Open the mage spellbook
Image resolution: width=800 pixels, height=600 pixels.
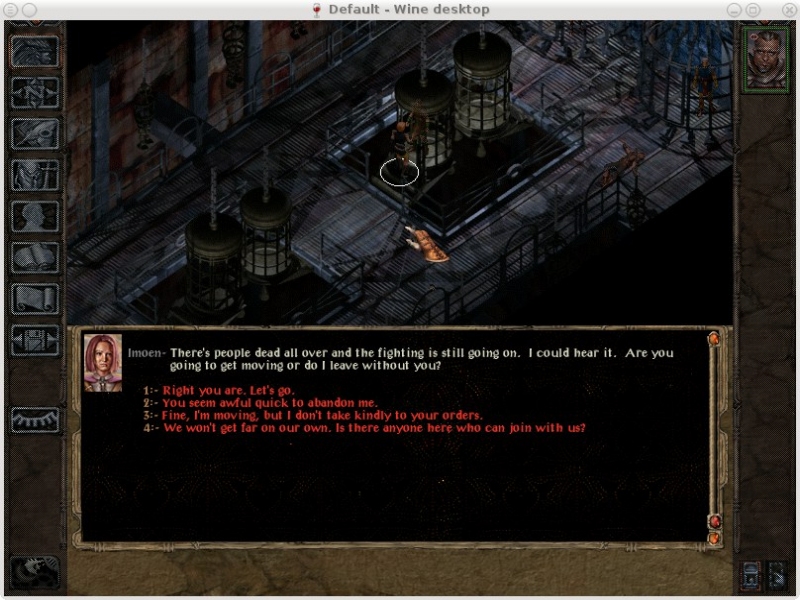pos(35,258)
